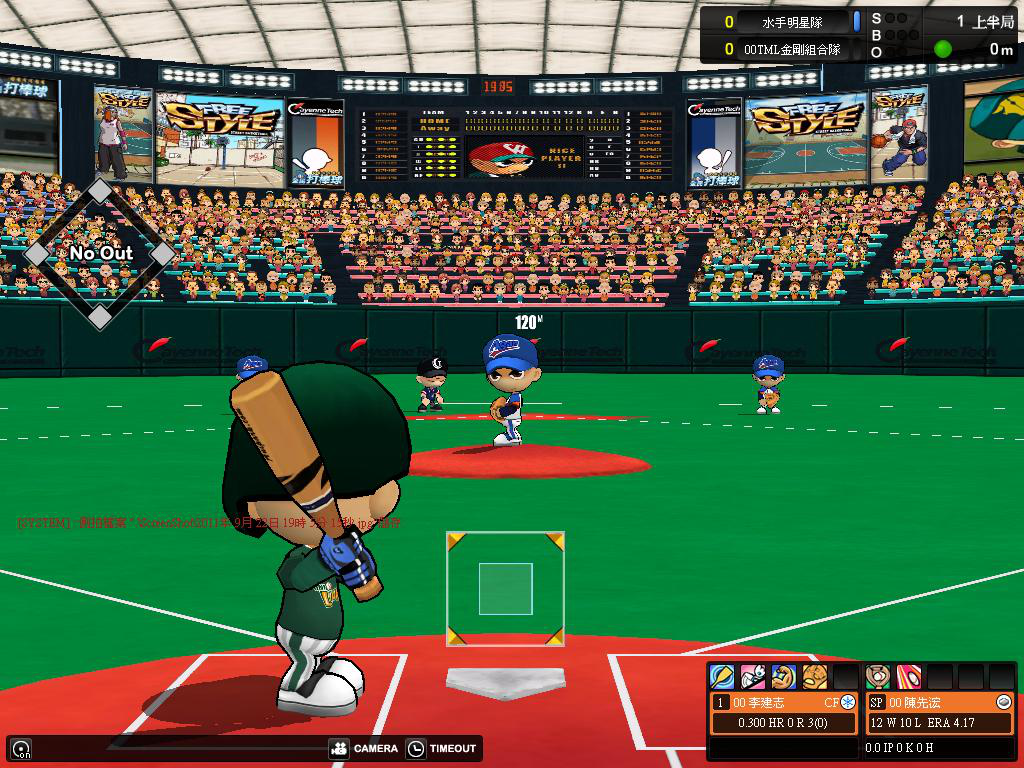The height and width of the screenshot is (768, 1024).
Task: Click the No Out base diamond indicator
Action: point(100,253)
